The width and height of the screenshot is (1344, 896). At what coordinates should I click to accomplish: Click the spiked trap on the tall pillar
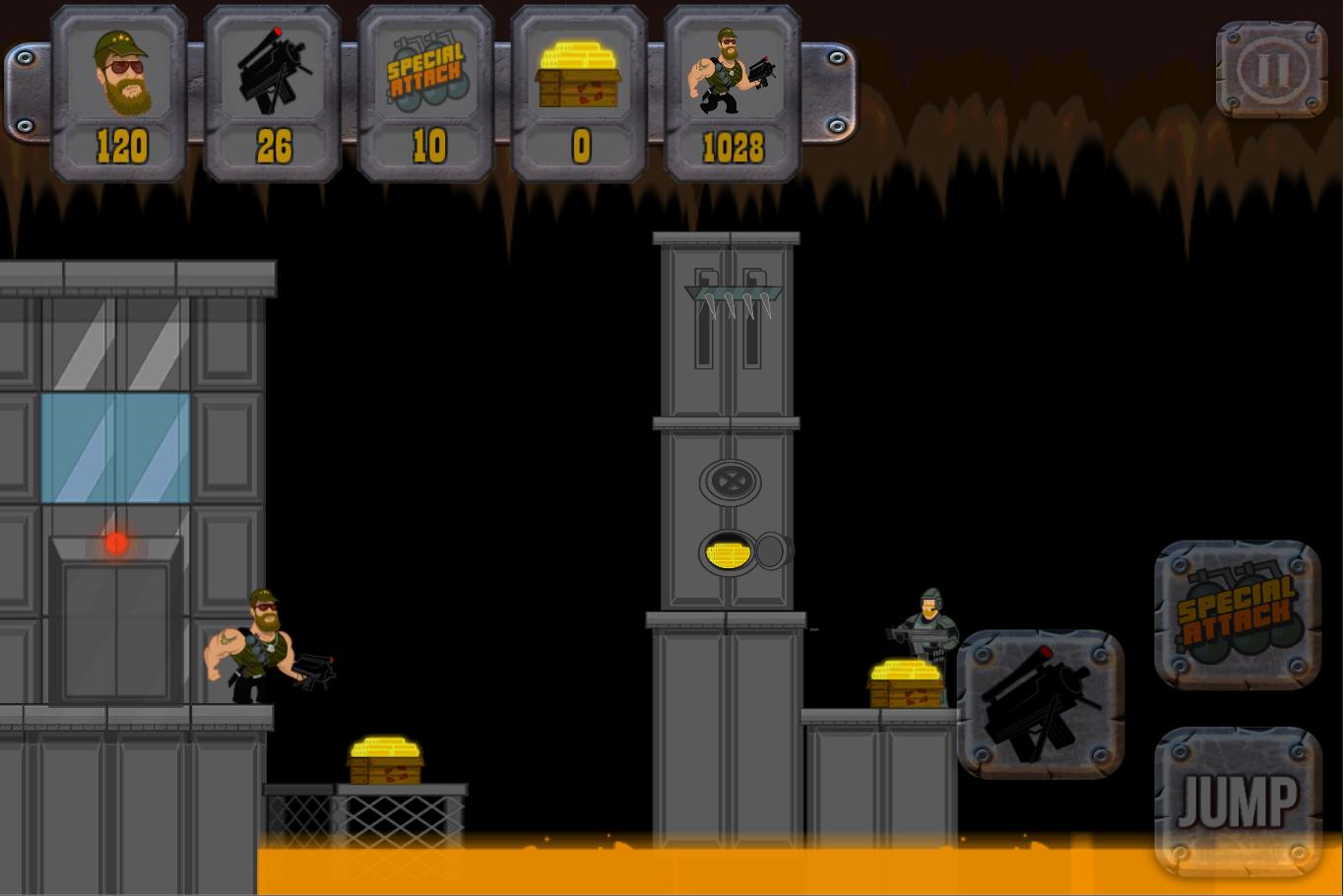pyautogui.click(x=729, y=300)
